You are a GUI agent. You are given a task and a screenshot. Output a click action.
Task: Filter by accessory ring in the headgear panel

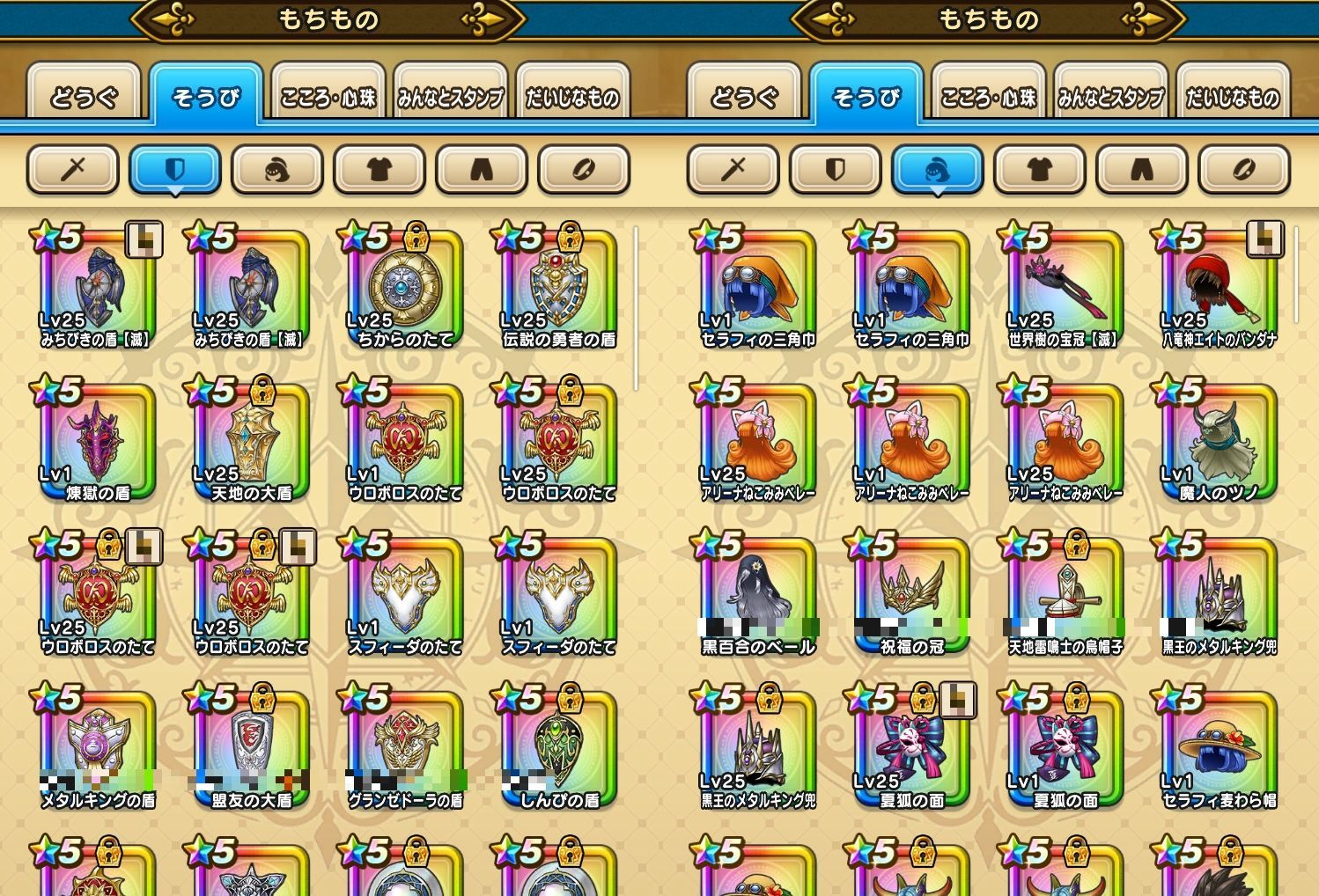(1244, 168)
